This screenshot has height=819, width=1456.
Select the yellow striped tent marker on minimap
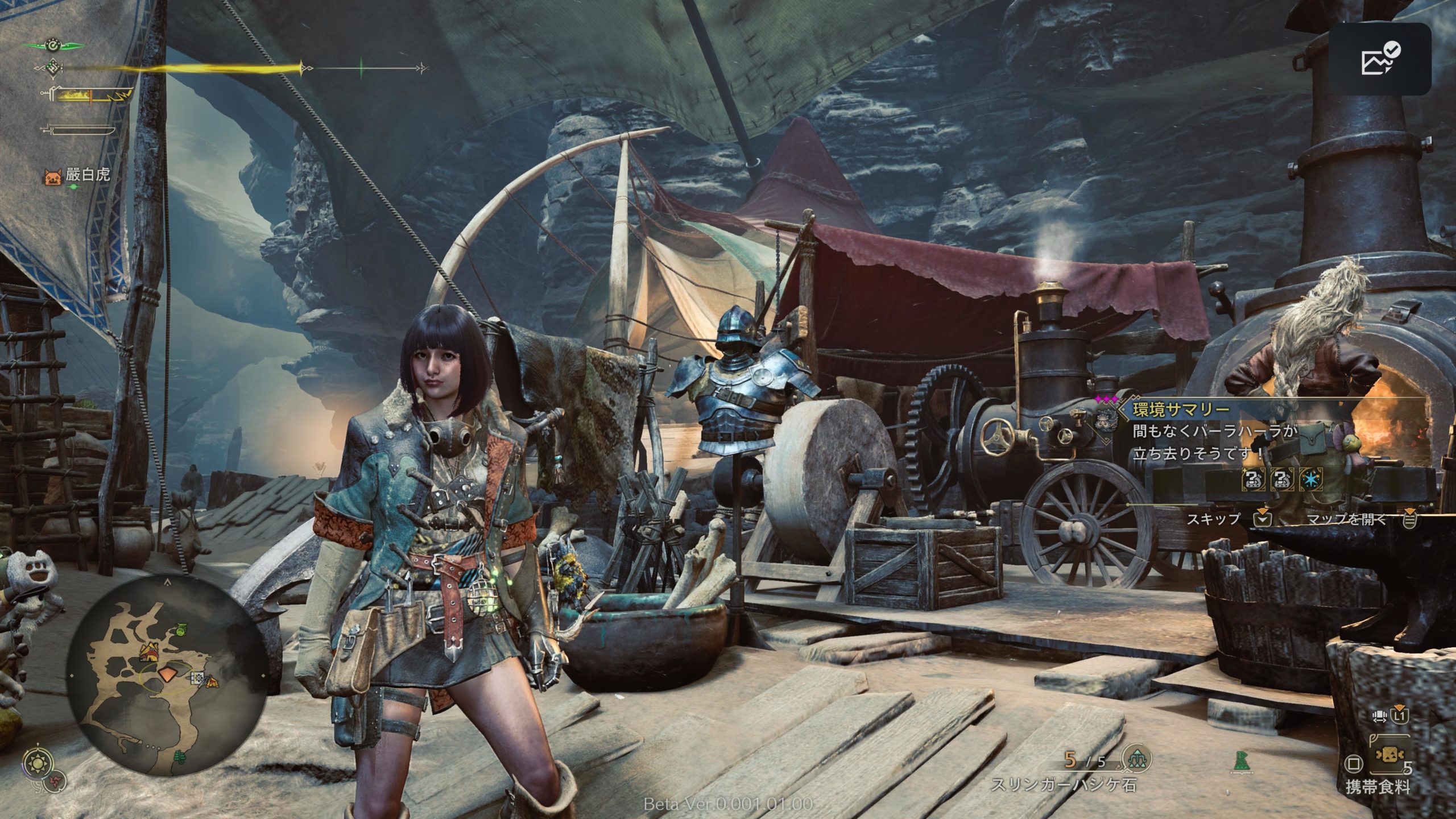[212, 681]
